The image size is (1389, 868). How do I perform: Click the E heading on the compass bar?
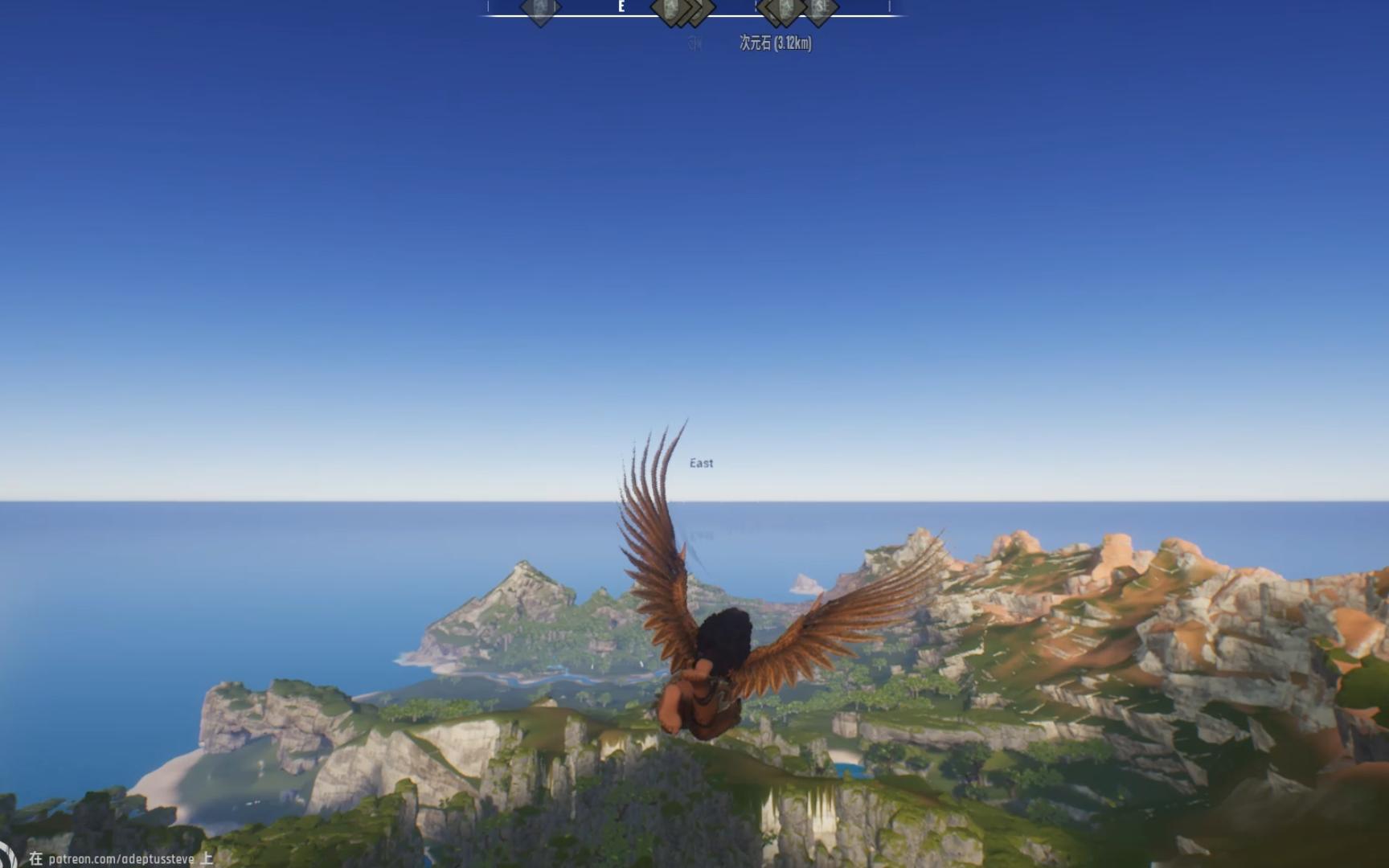point(621,7)
